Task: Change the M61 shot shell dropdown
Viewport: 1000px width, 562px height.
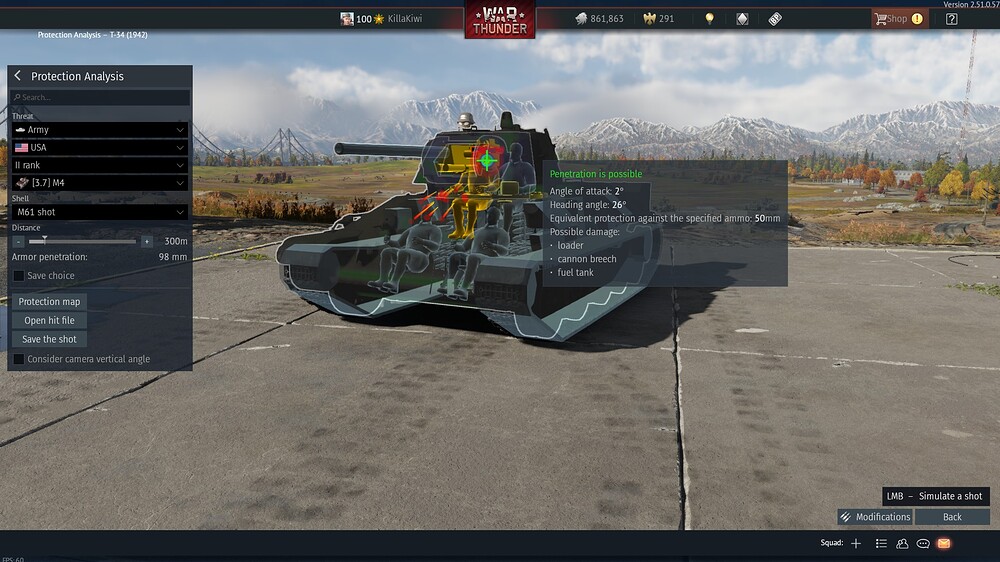Action: [99, 212]
